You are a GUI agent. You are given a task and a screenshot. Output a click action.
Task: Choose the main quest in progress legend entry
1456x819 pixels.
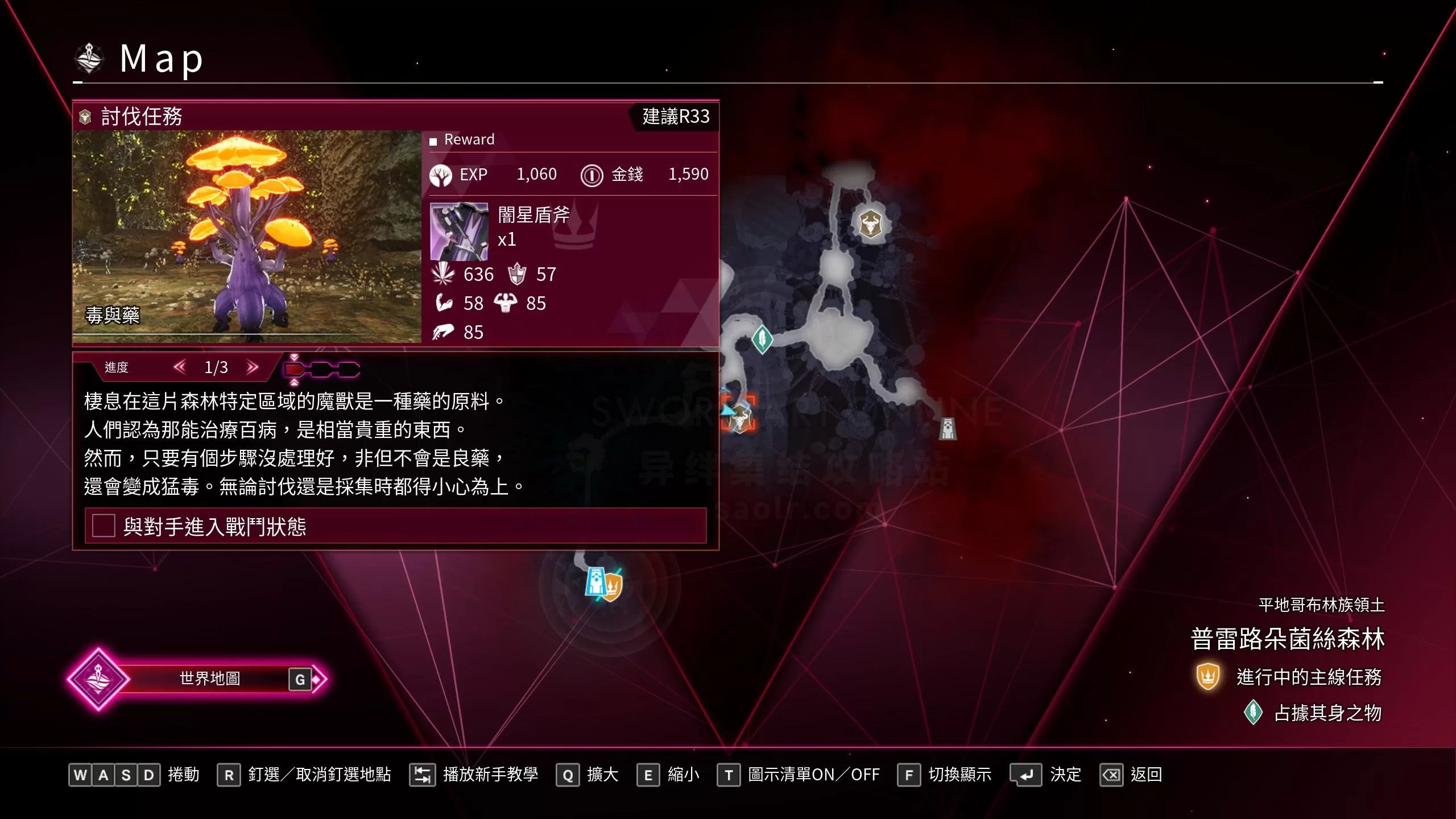(1308, 677)
